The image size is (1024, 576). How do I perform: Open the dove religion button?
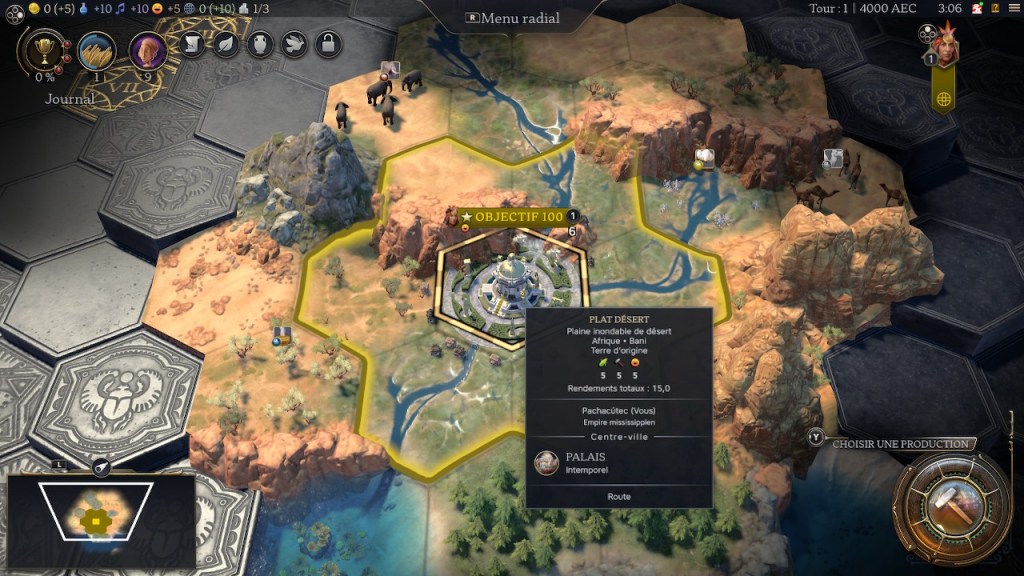[x=294, y=44]
